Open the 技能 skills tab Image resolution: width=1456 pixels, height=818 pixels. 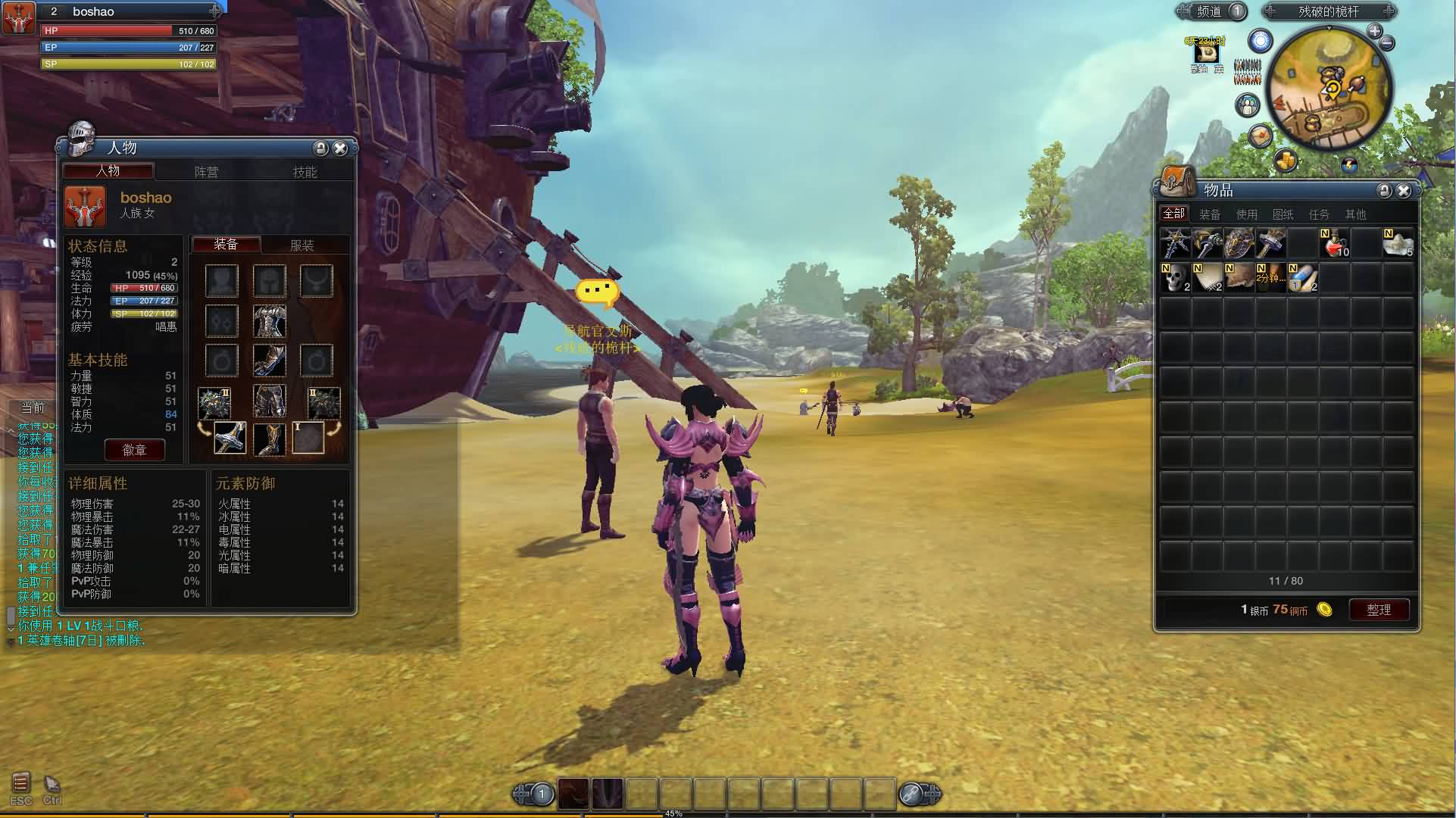click(305, 172)
